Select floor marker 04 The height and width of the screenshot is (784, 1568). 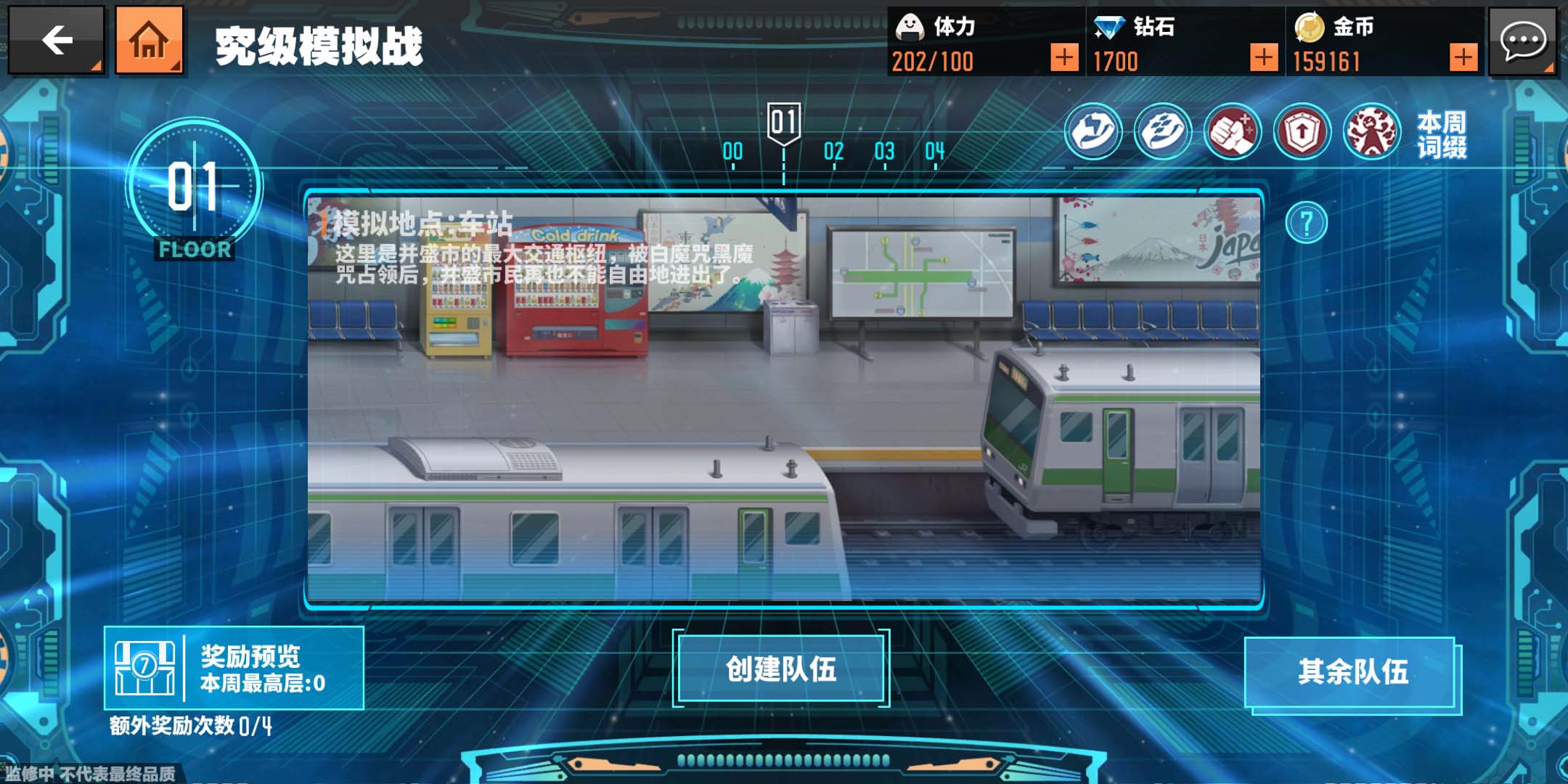(x=935, y=152)
